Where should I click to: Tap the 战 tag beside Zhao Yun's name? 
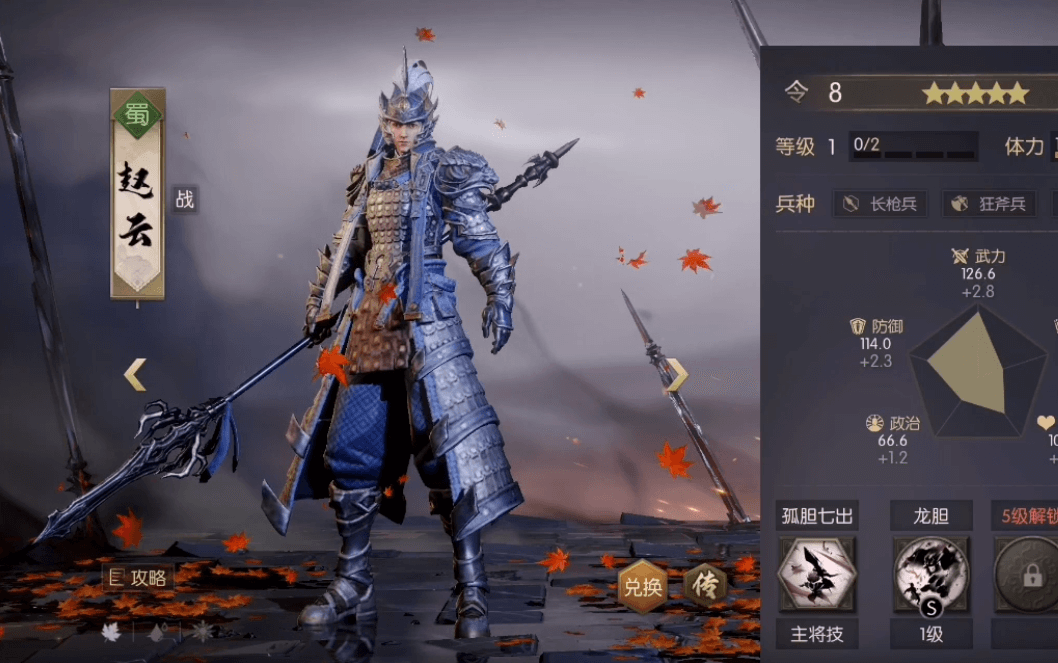(184, 199)
